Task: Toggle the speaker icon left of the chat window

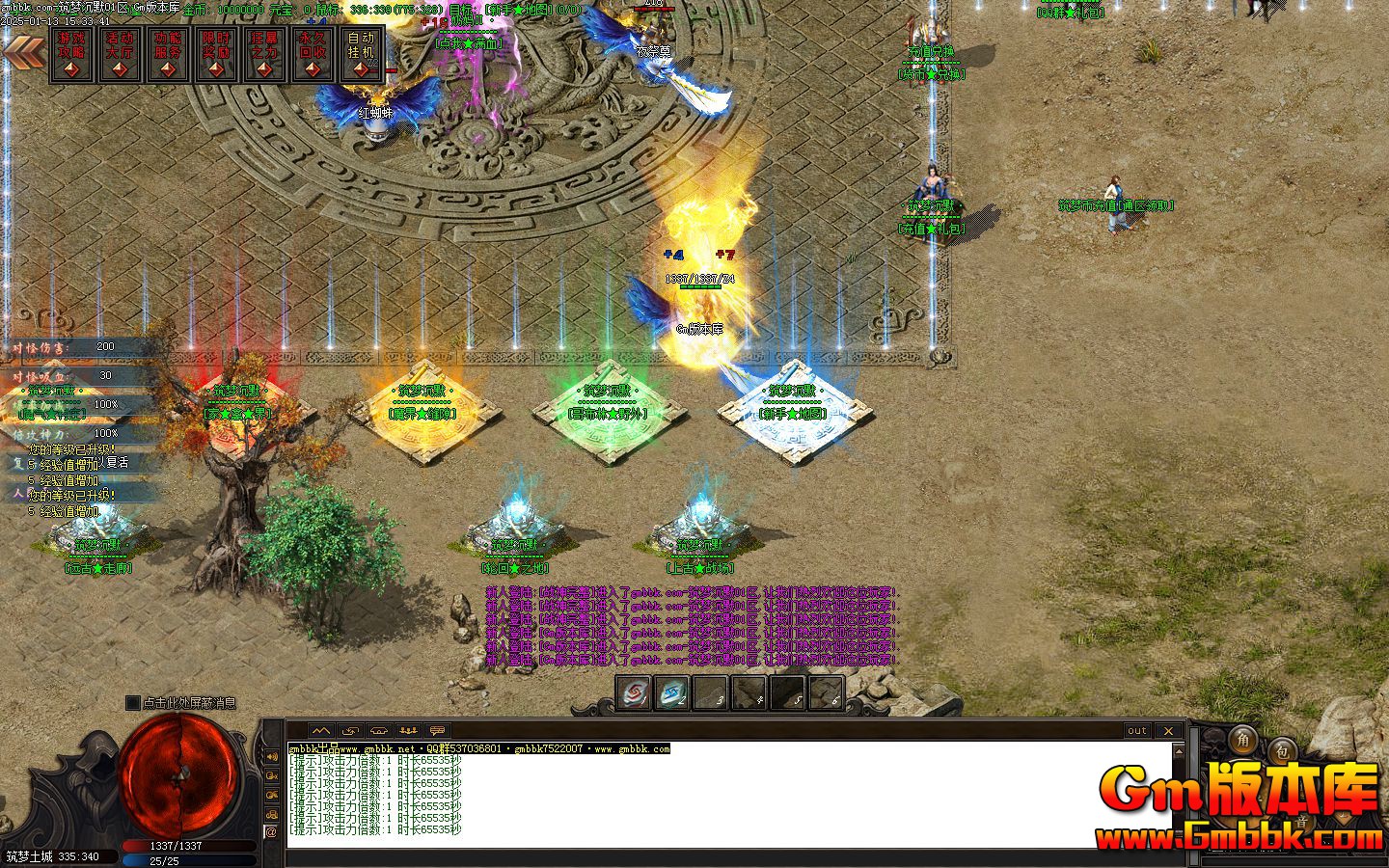Action: 273,755
